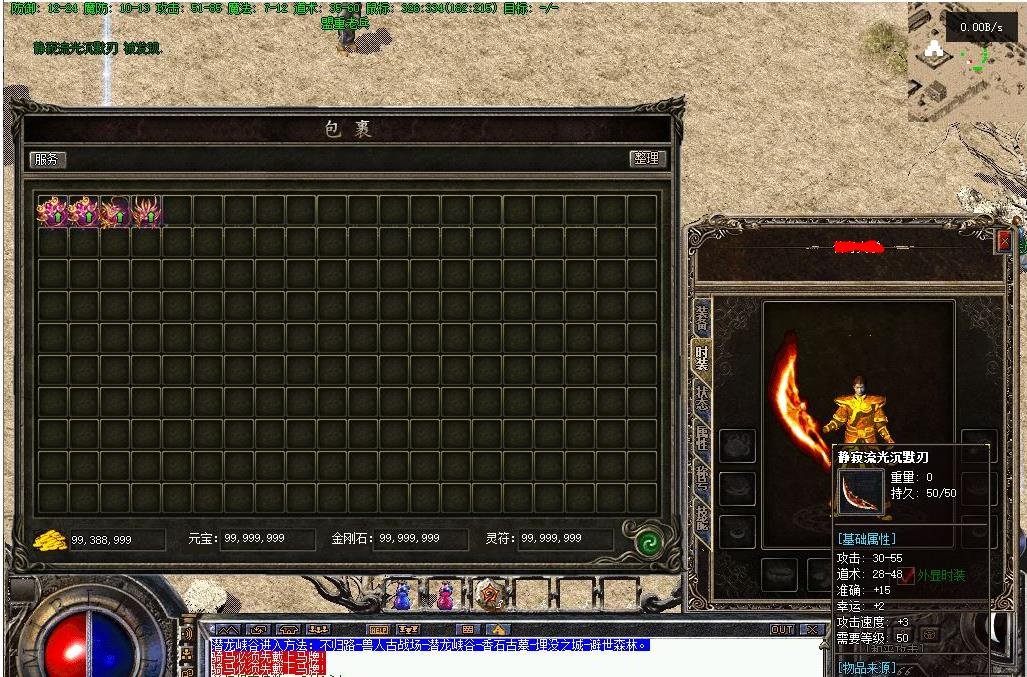
Task: Select the first item in the bag
Action: coord(52,211)
